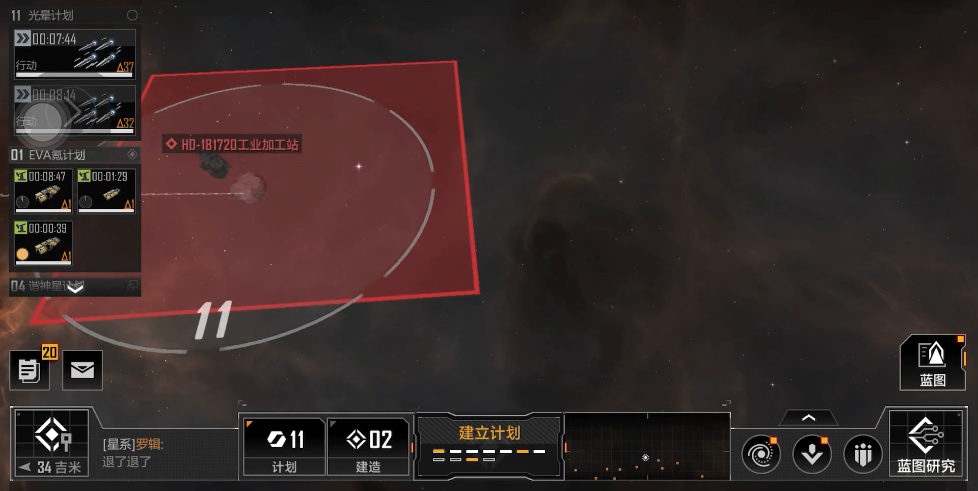Screen dimensions: 978x491
Task: Click the 光晕计划 plan header
Action: (x=70, y=16)
